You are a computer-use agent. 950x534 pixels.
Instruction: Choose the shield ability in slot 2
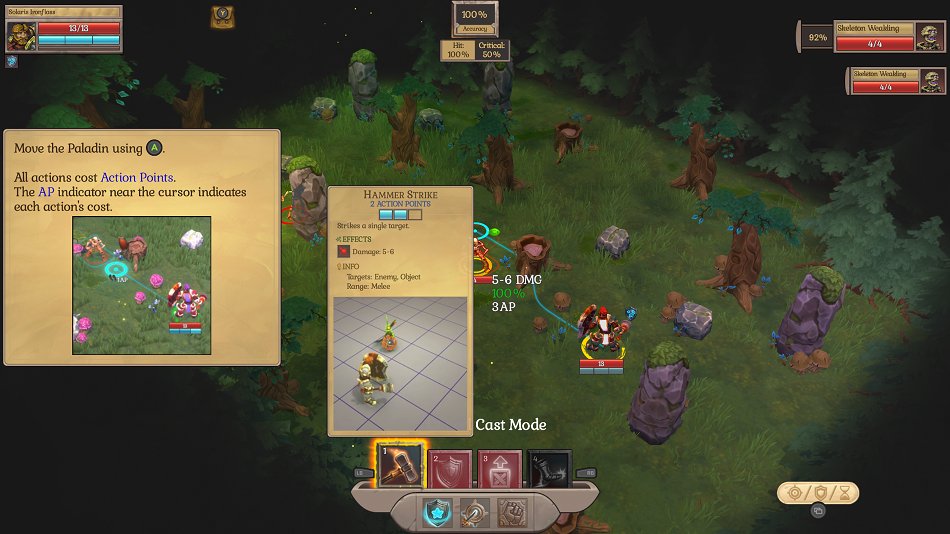coord(450,468)
